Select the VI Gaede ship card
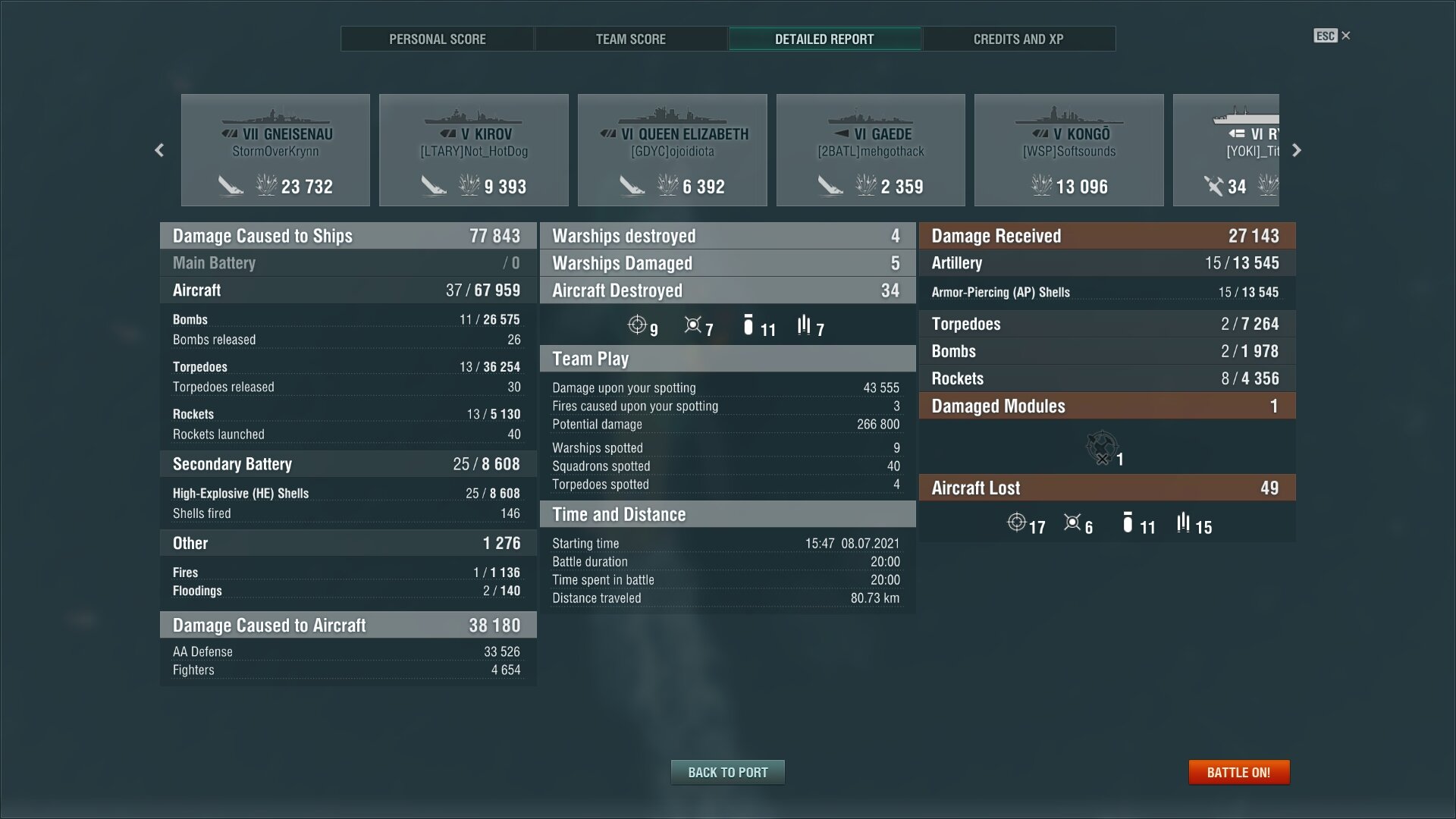Viewport: 1456px width, 819px height. point(871,150)
